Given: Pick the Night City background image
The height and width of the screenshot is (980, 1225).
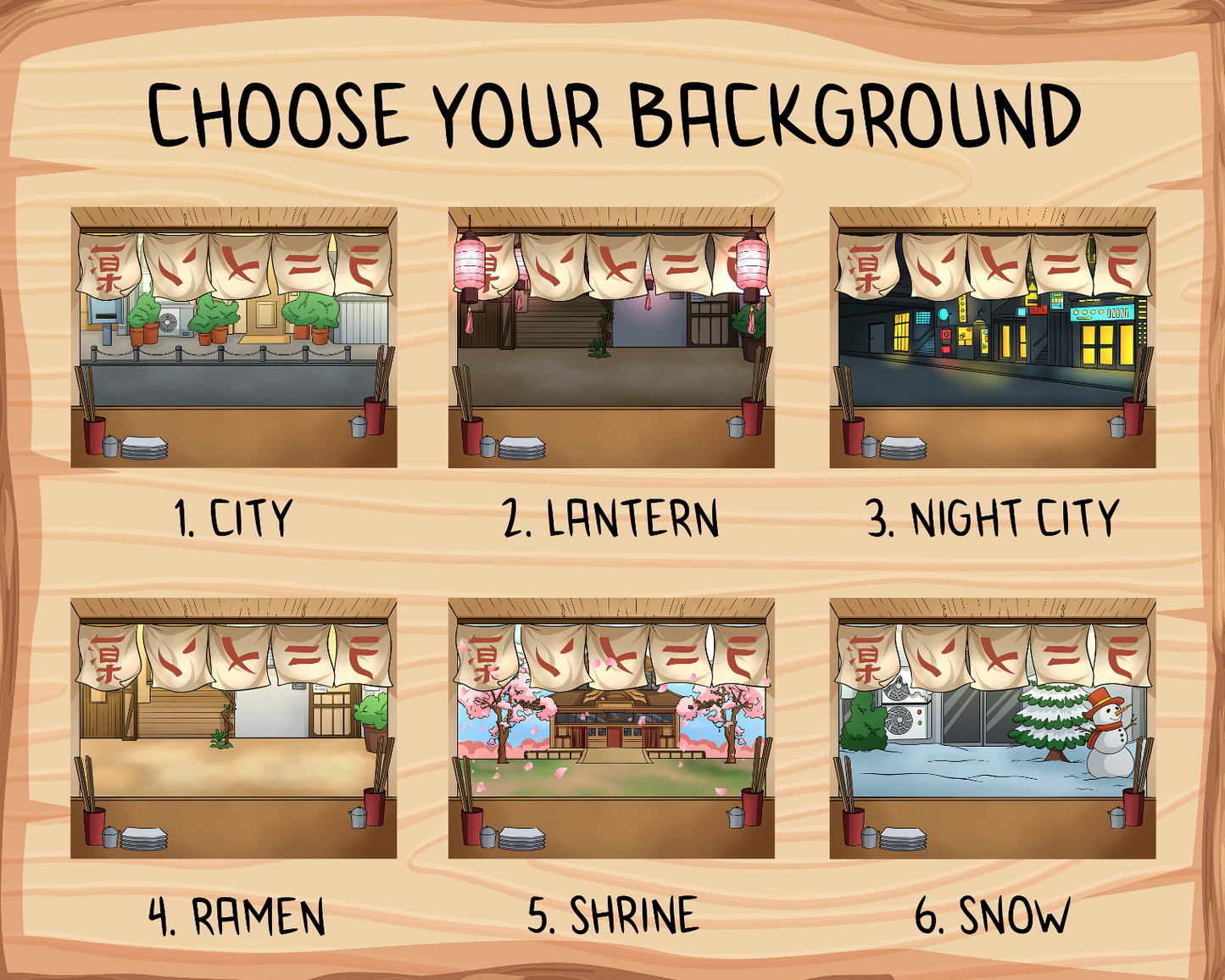Looking at the screenshot, I should click(x=992, y=337).
